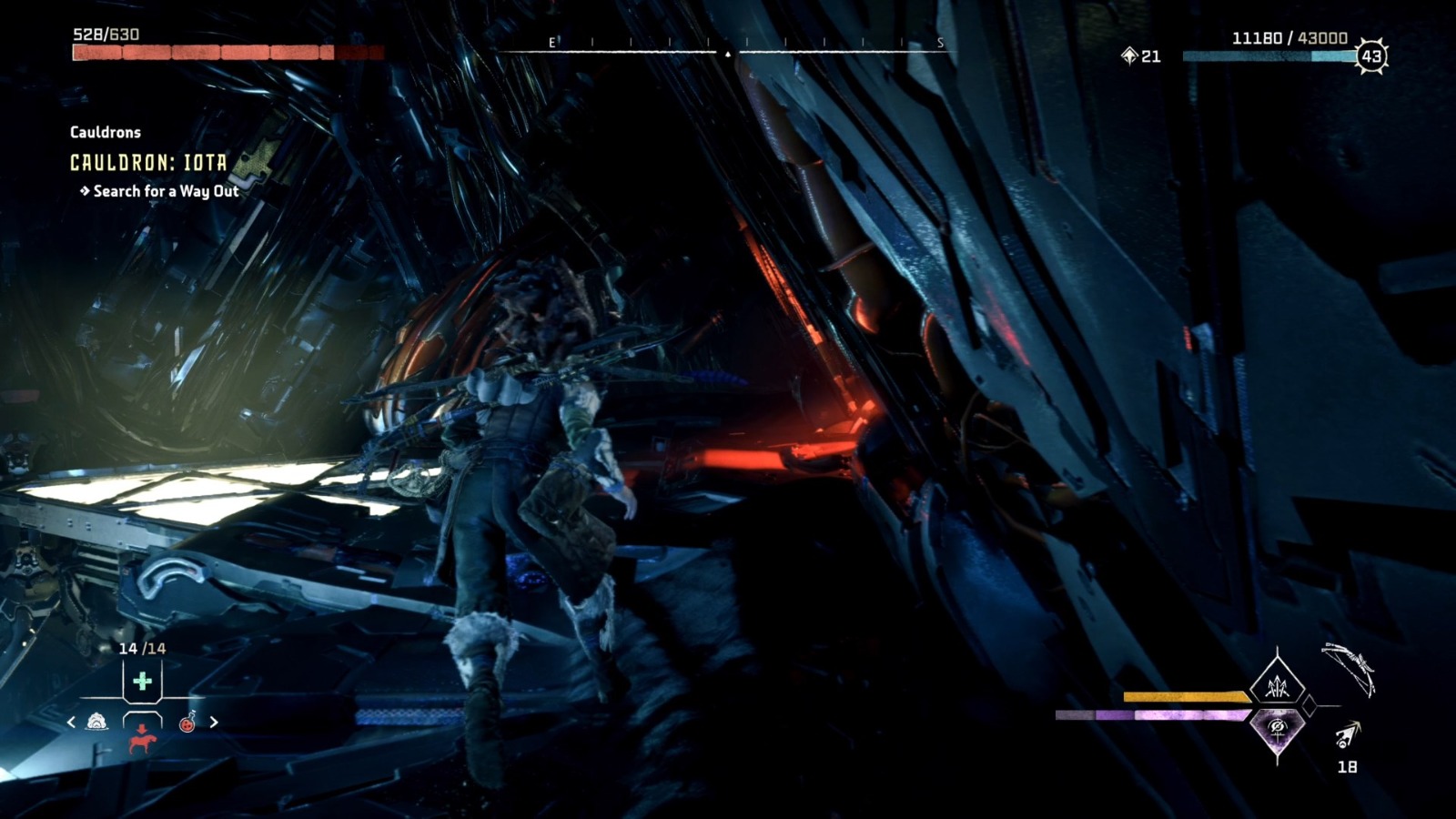Select the red mount call icon

point(142,740)
